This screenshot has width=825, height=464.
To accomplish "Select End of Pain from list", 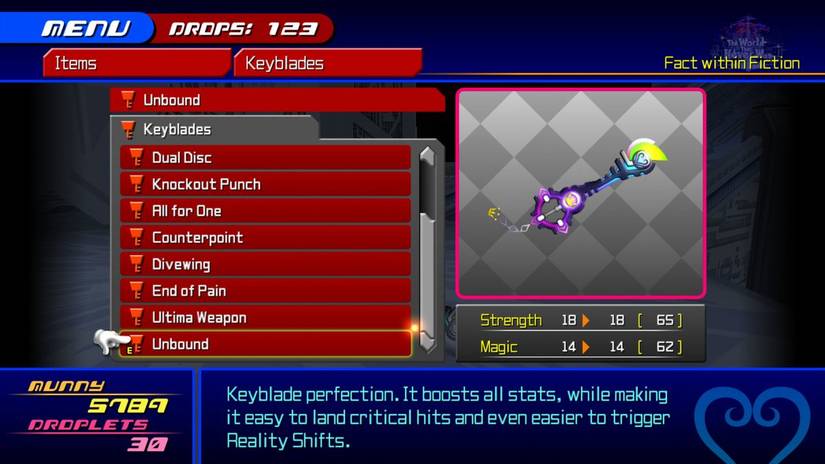I will point(265,291).
